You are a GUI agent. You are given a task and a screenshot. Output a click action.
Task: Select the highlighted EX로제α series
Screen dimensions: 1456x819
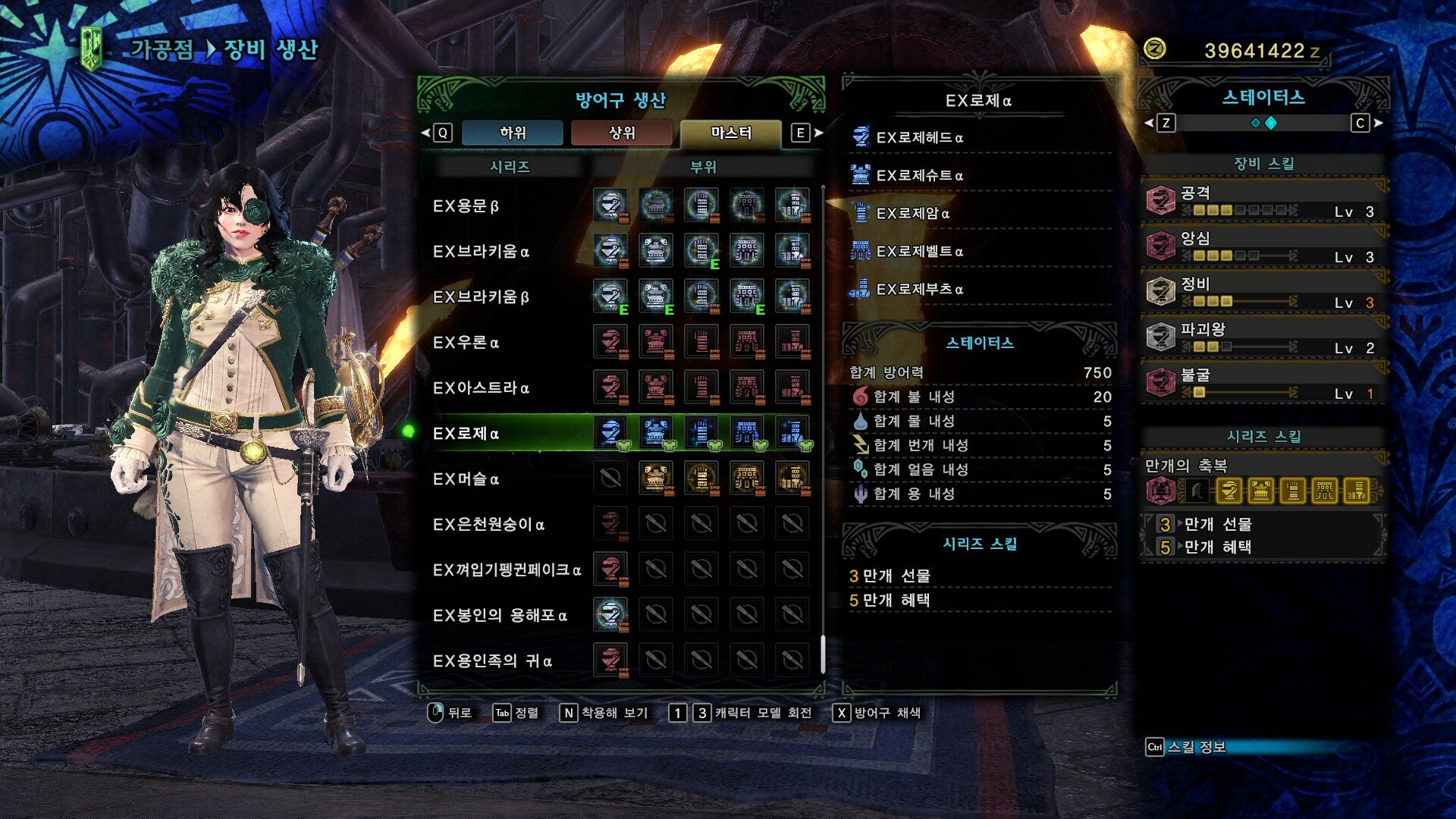466,434
